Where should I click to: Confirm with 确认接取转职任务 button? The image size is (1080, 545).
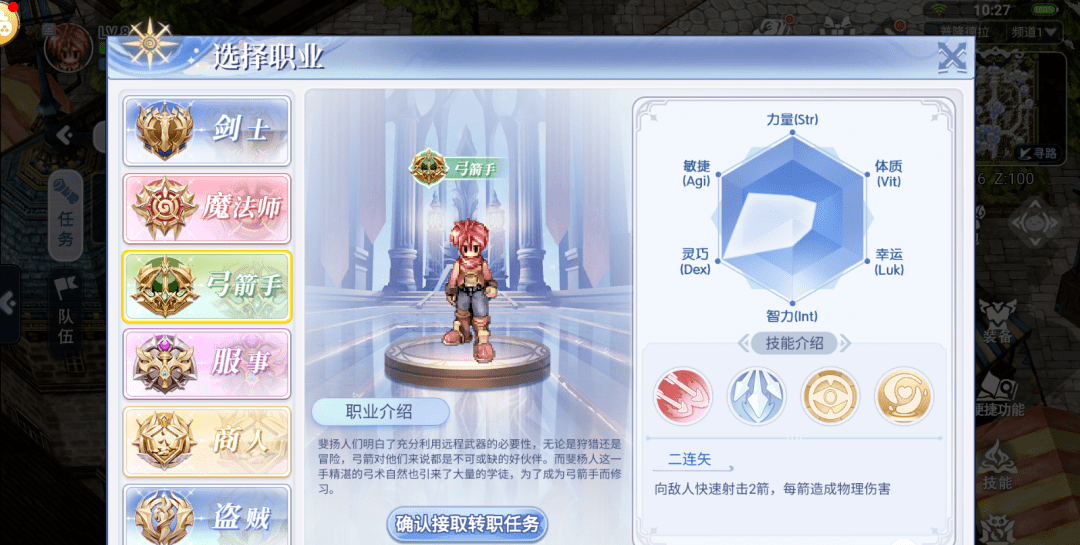467,524
